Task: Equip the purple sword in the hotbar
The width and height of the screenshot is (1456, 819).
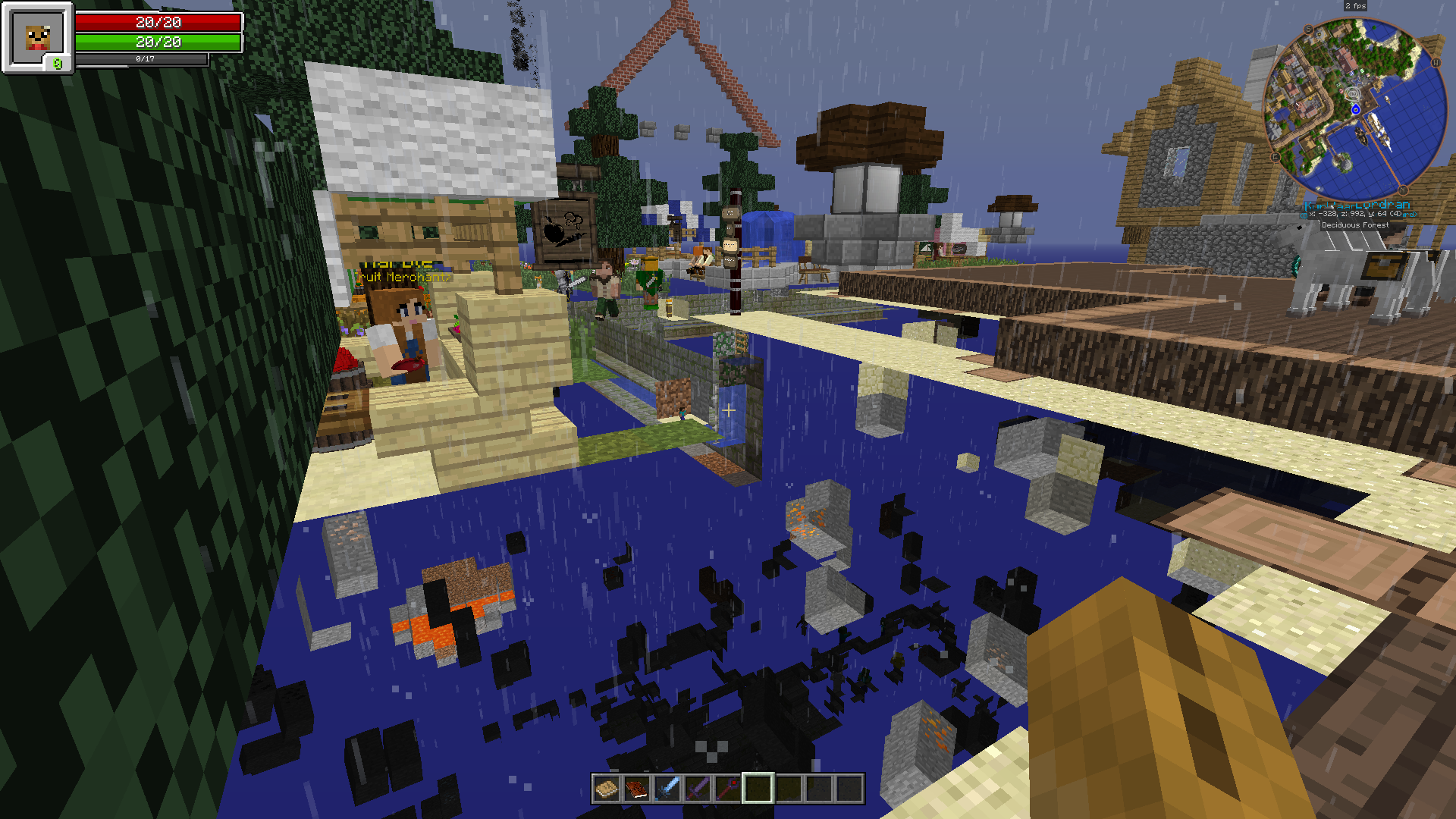Action: click(697, 789)
